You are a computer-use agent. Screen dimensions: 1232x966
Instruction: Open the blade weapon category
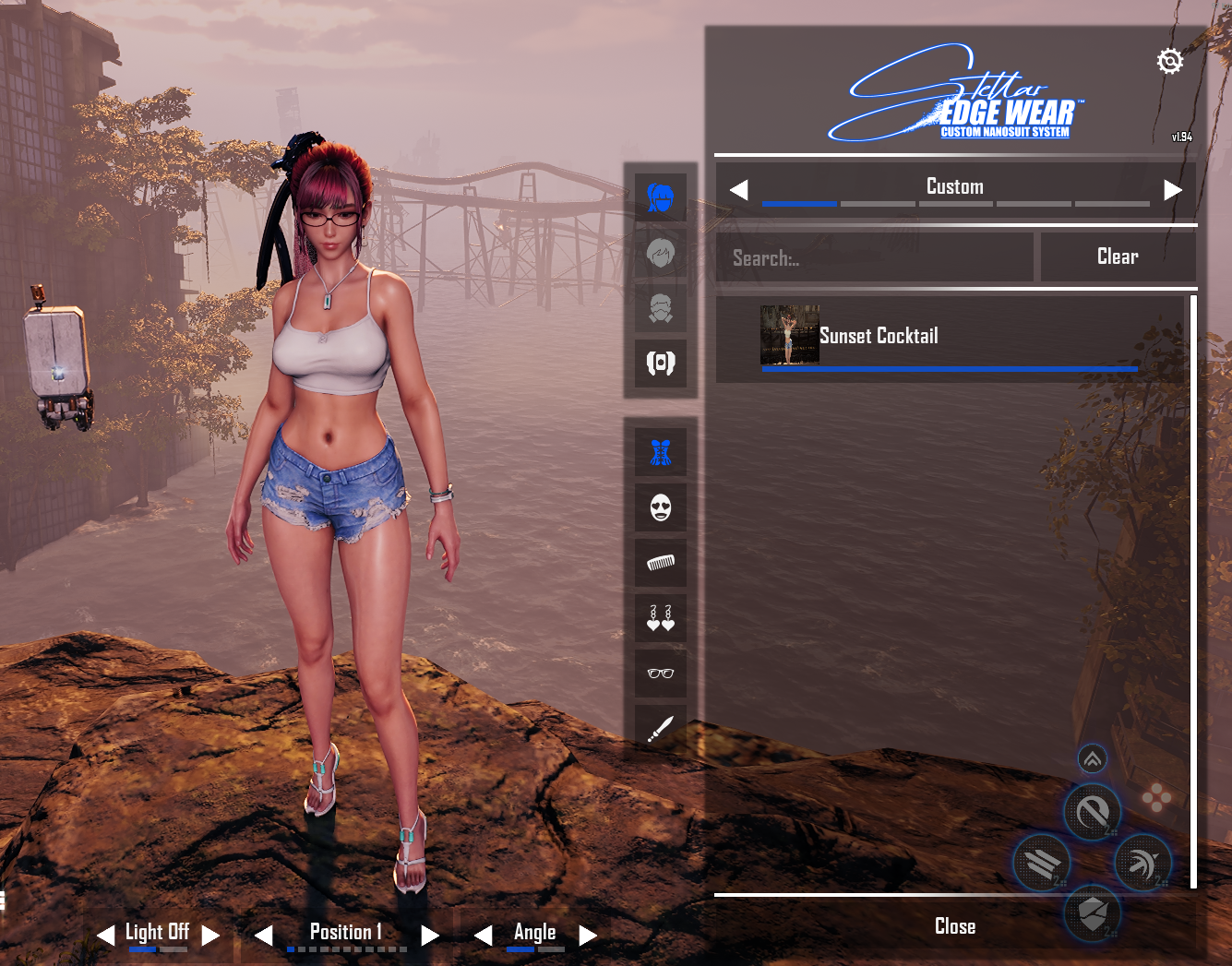661,729
